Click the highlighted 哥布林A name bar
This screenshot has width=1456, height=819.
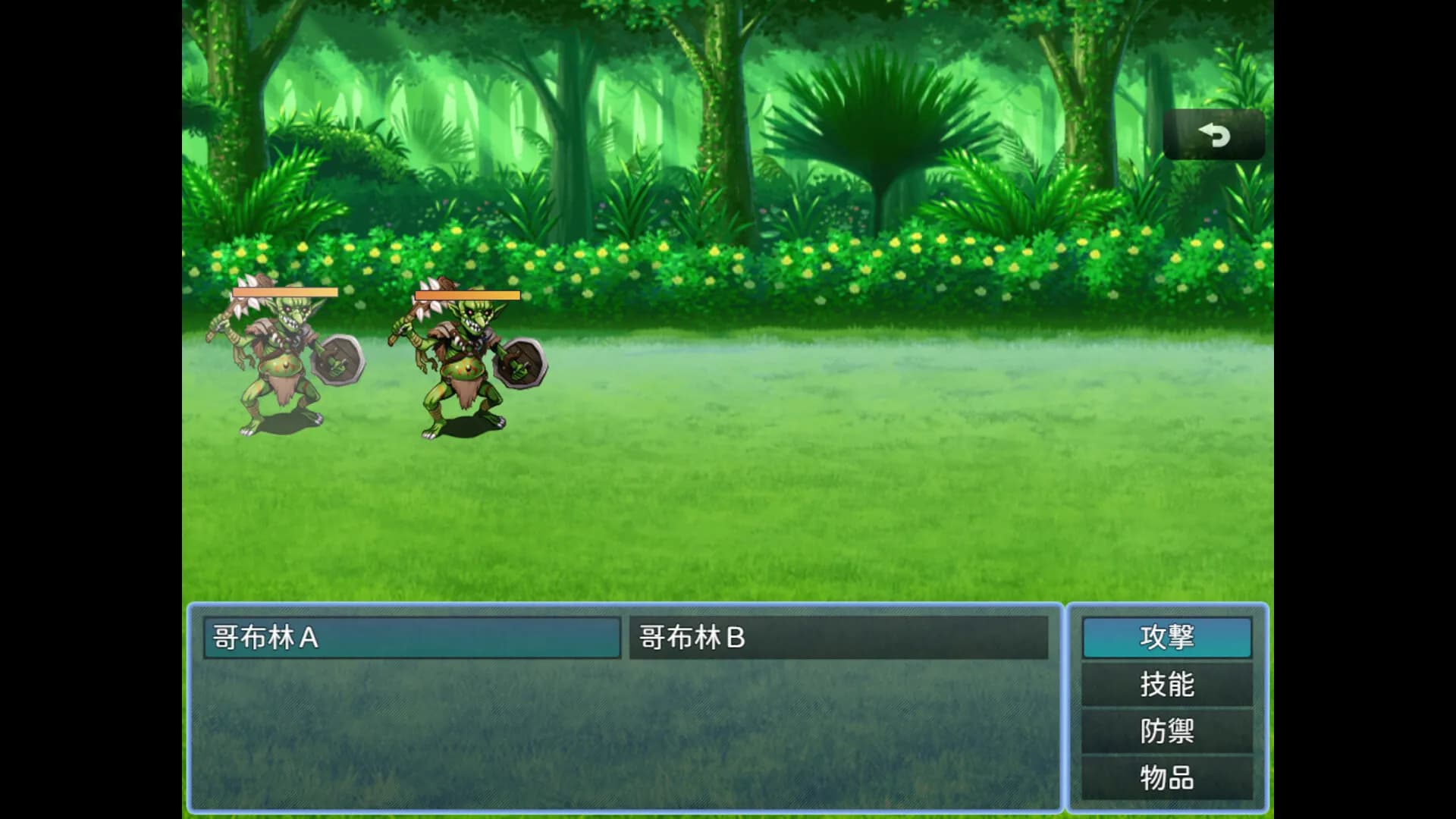tap(409, 638)
